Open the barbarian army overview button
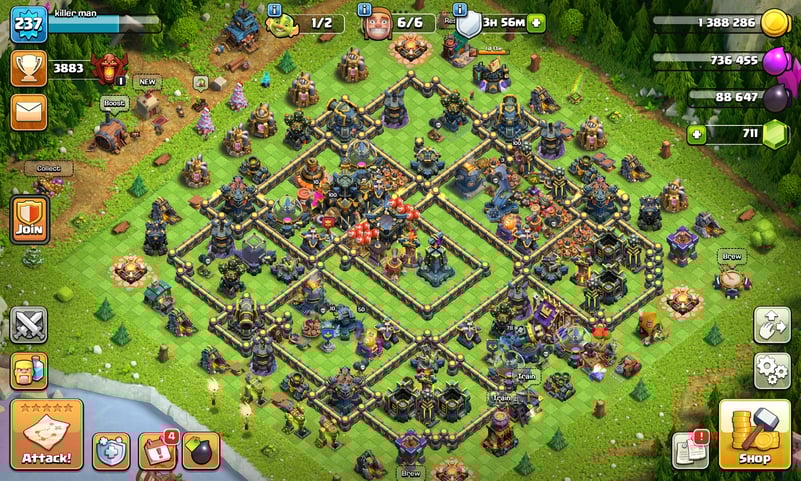 [28, 371]
